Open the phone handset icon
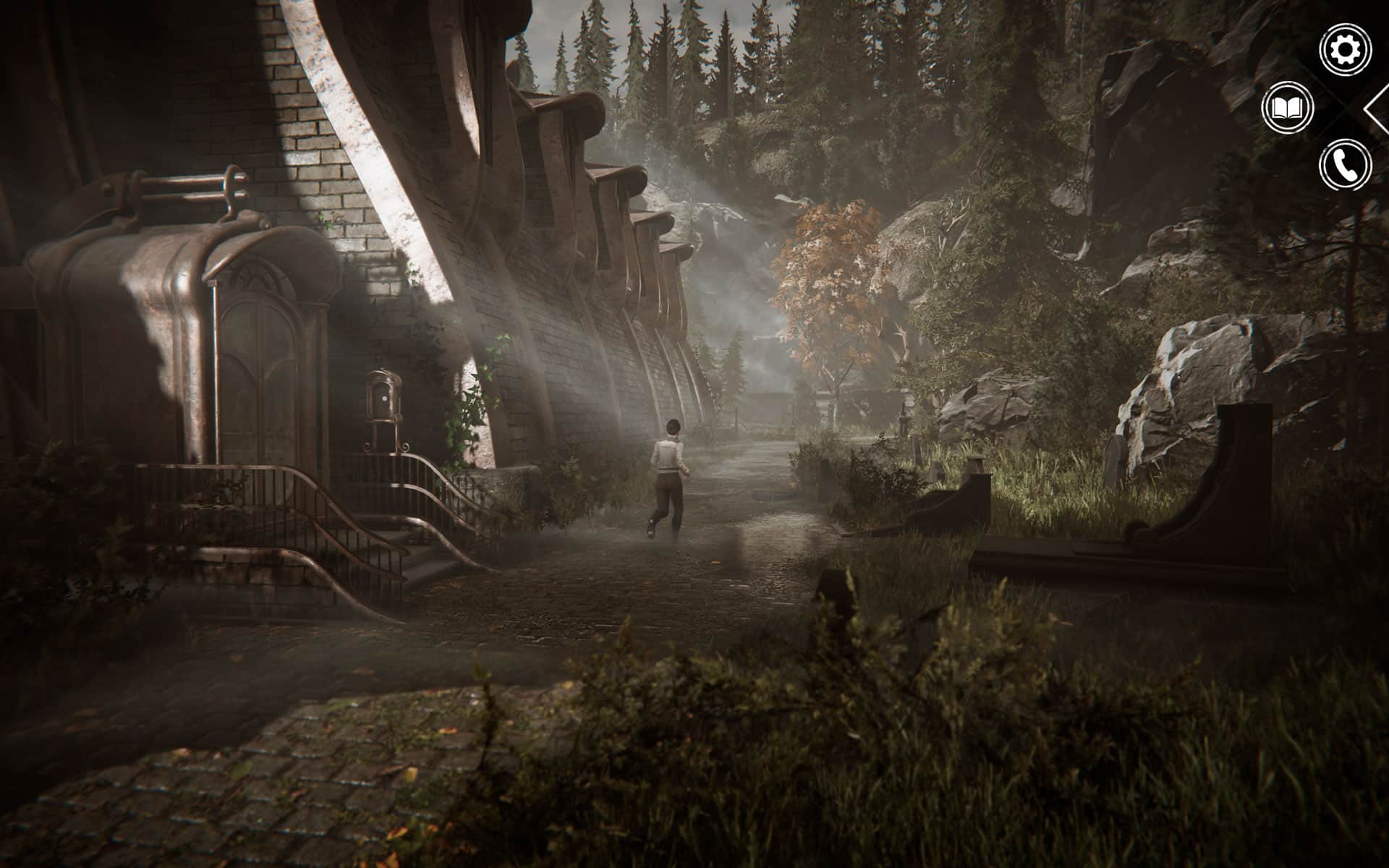Image resolution: width=1389 pixels, height=868 pixels. pos(1345,166)
